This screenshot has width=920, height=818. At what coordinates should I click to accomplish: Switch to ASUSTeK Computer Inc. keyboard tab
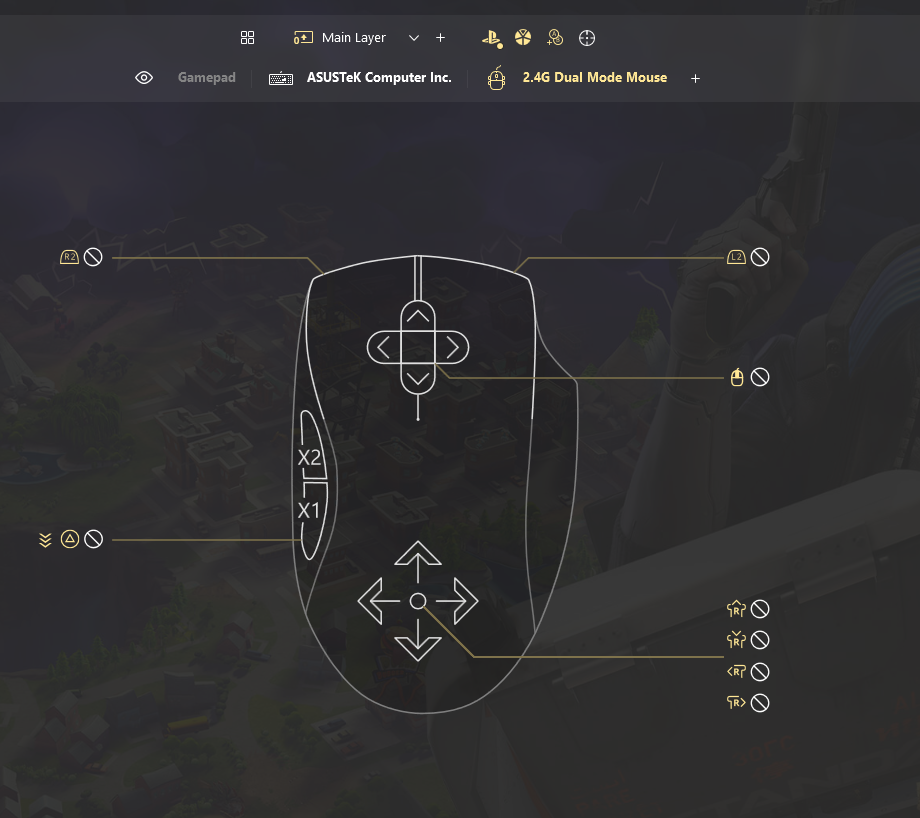(x=378, y=78)
